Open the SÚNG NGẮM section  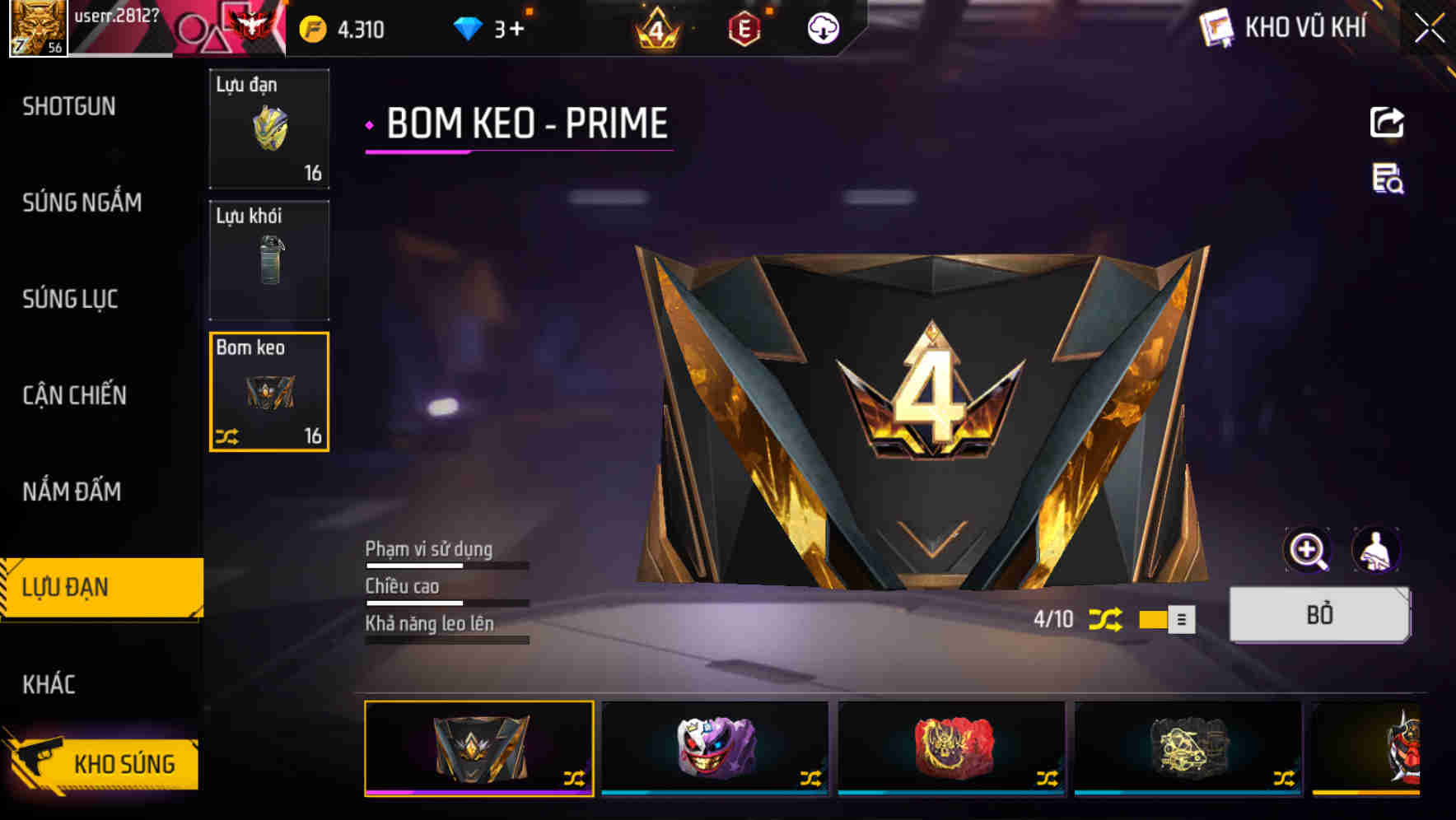pyautogui.click(x=82, y=203)
